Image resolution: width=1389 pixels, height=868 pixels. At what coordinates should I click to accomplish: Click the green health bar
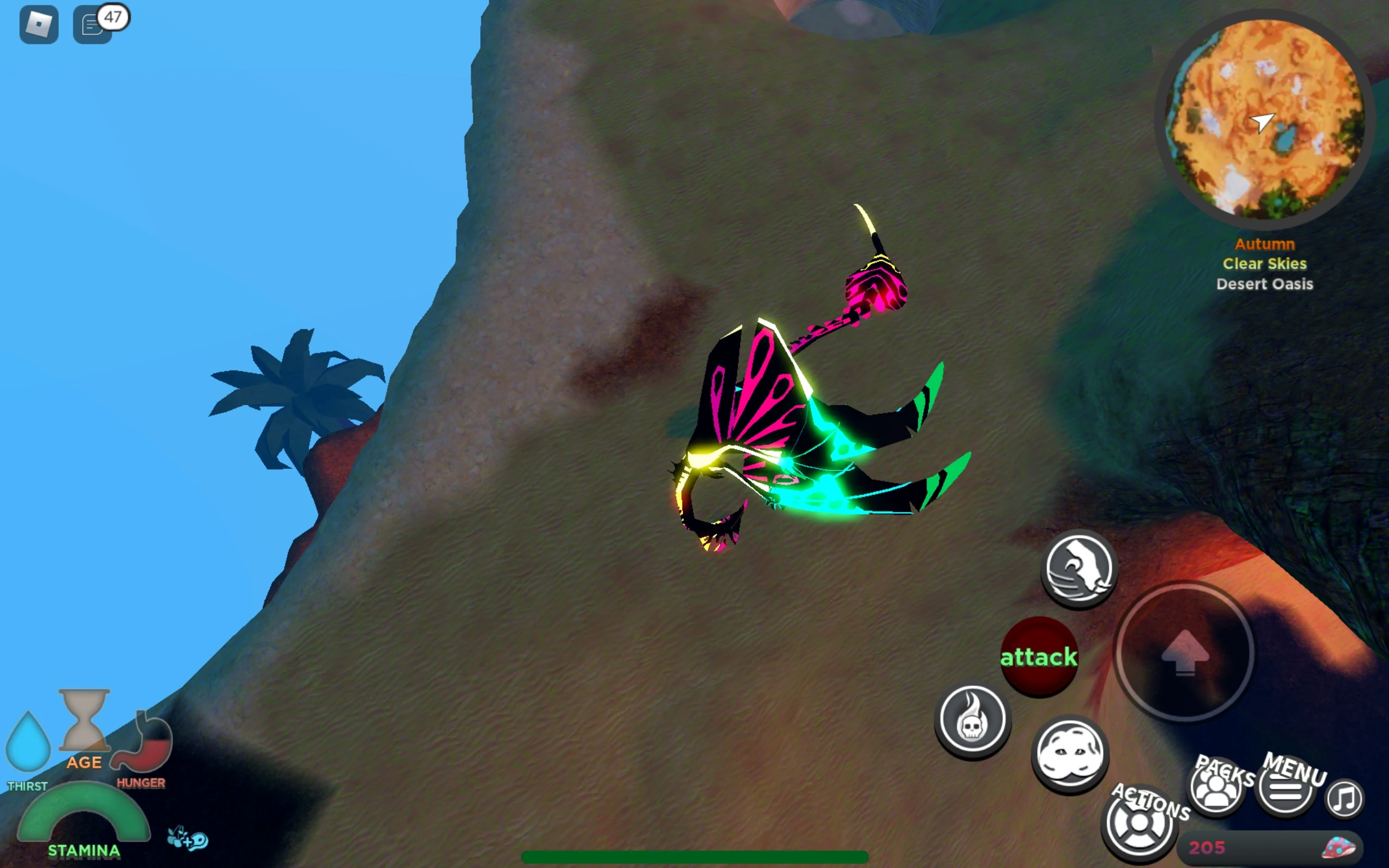(694, 856)
